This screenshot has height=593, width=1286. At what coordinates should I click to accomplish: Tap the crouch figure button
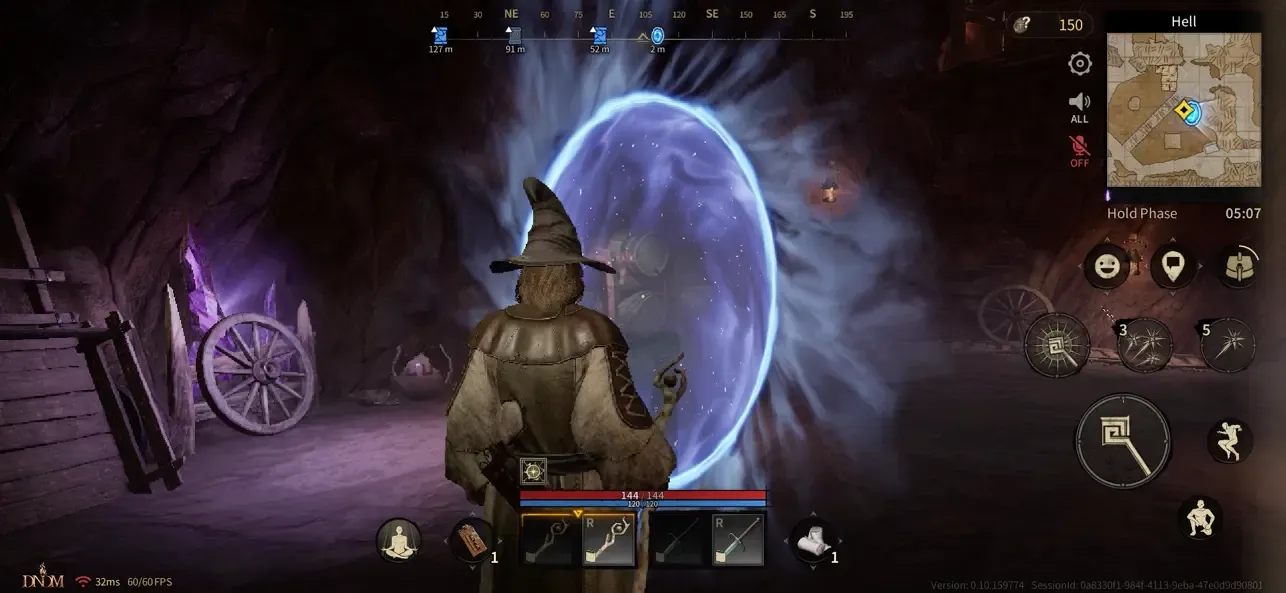1200,519
